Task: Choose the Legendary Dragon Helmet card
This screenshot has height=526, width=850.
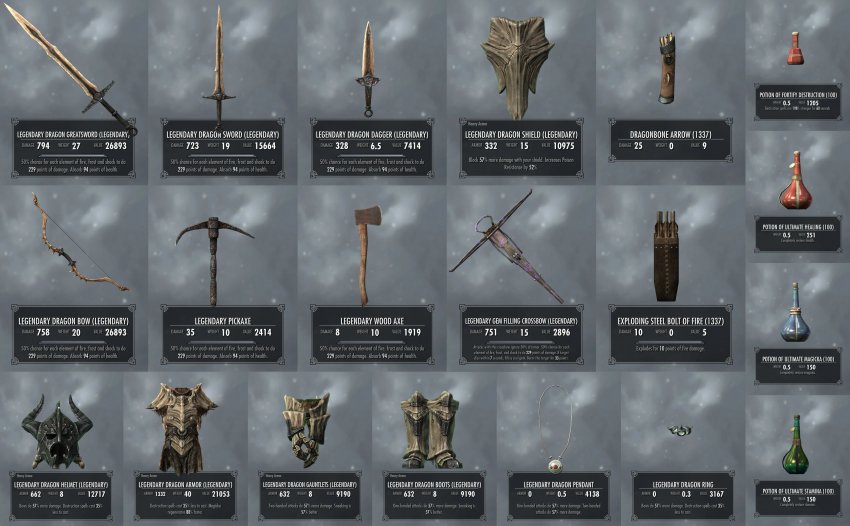Action: pyautogui.click(x=60, y=450)
